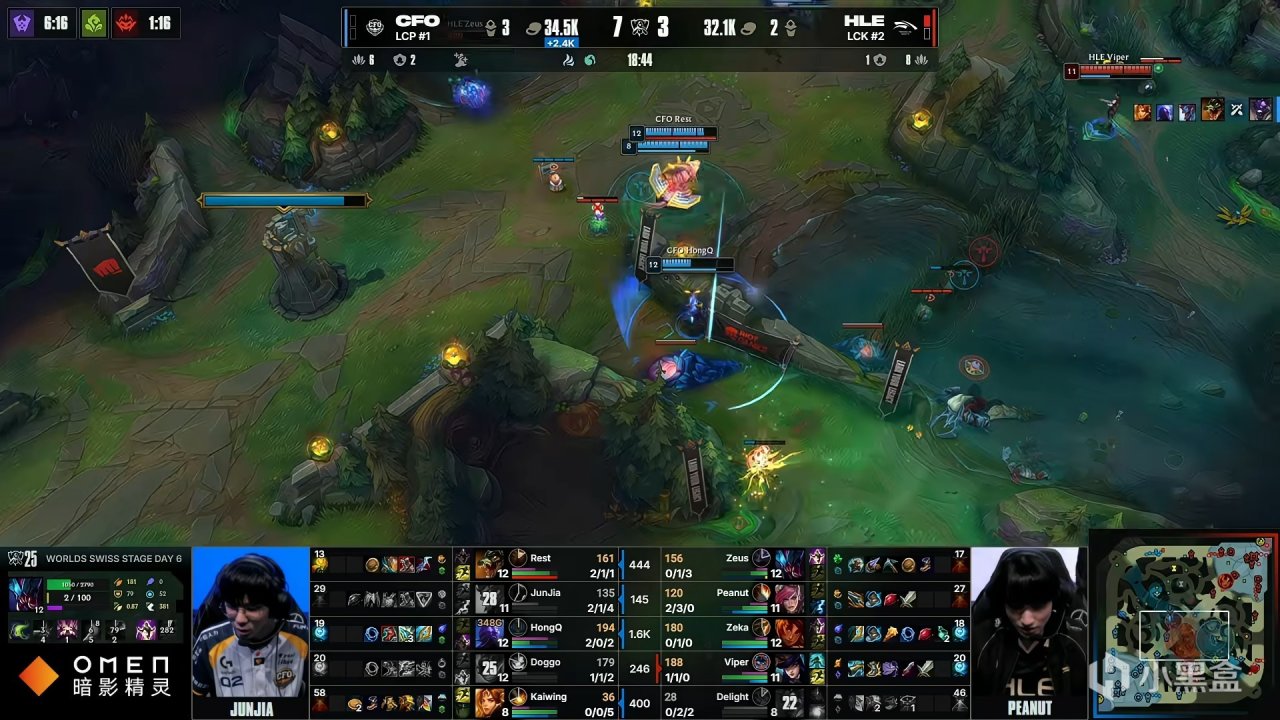Click the HLE team logo in the top bar
This screenshot has height=720, width=1280.
click(907, 27)
